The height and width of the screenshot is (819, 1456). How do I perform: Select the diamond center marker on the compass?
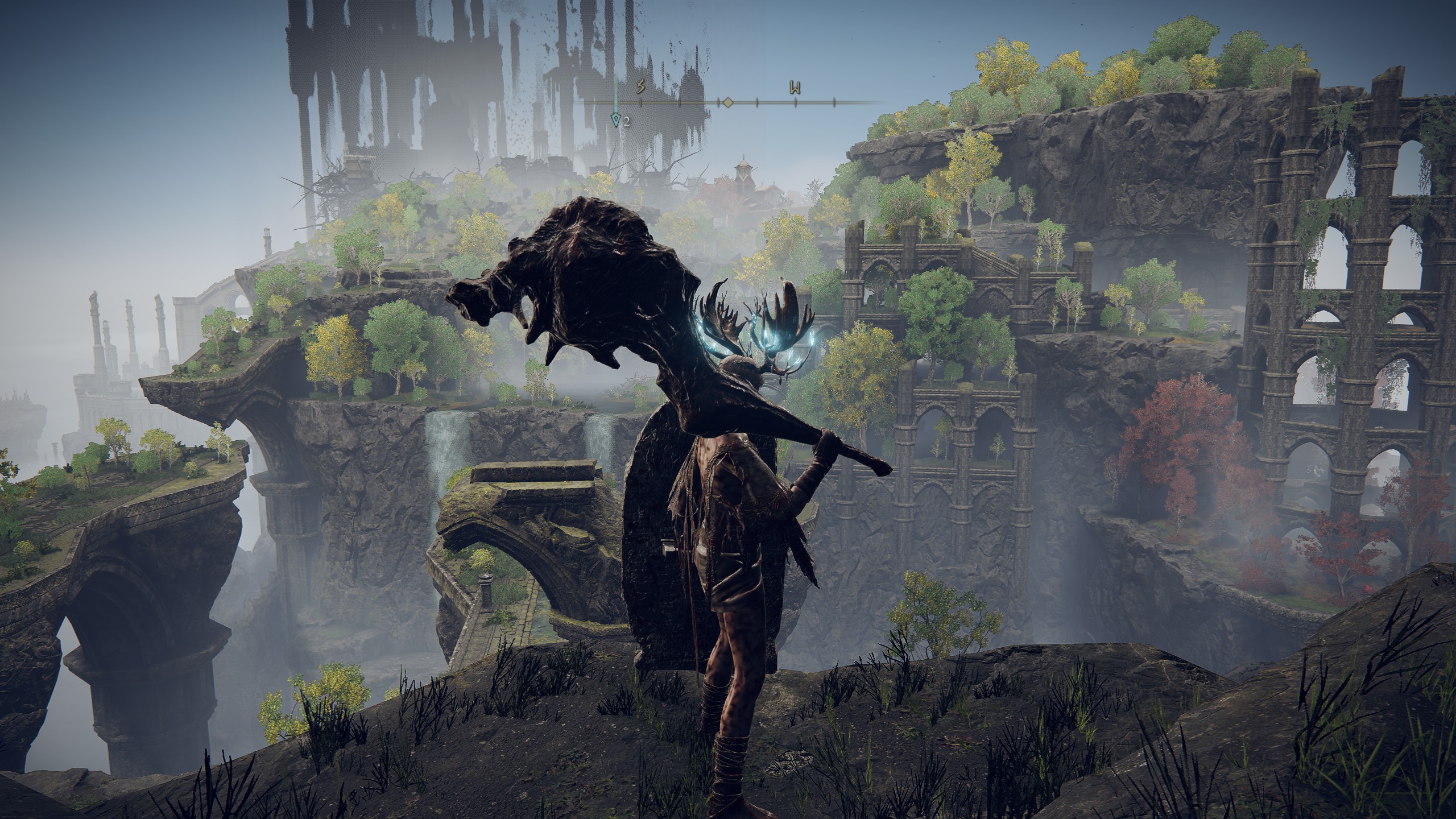727,103
